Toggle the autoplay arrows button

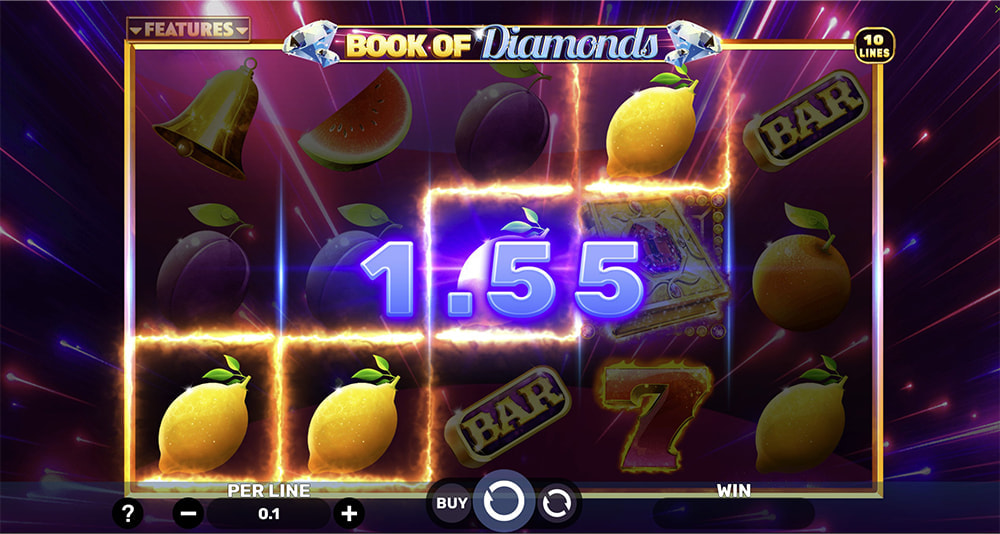pyautogui.click(x=556, y=503)
